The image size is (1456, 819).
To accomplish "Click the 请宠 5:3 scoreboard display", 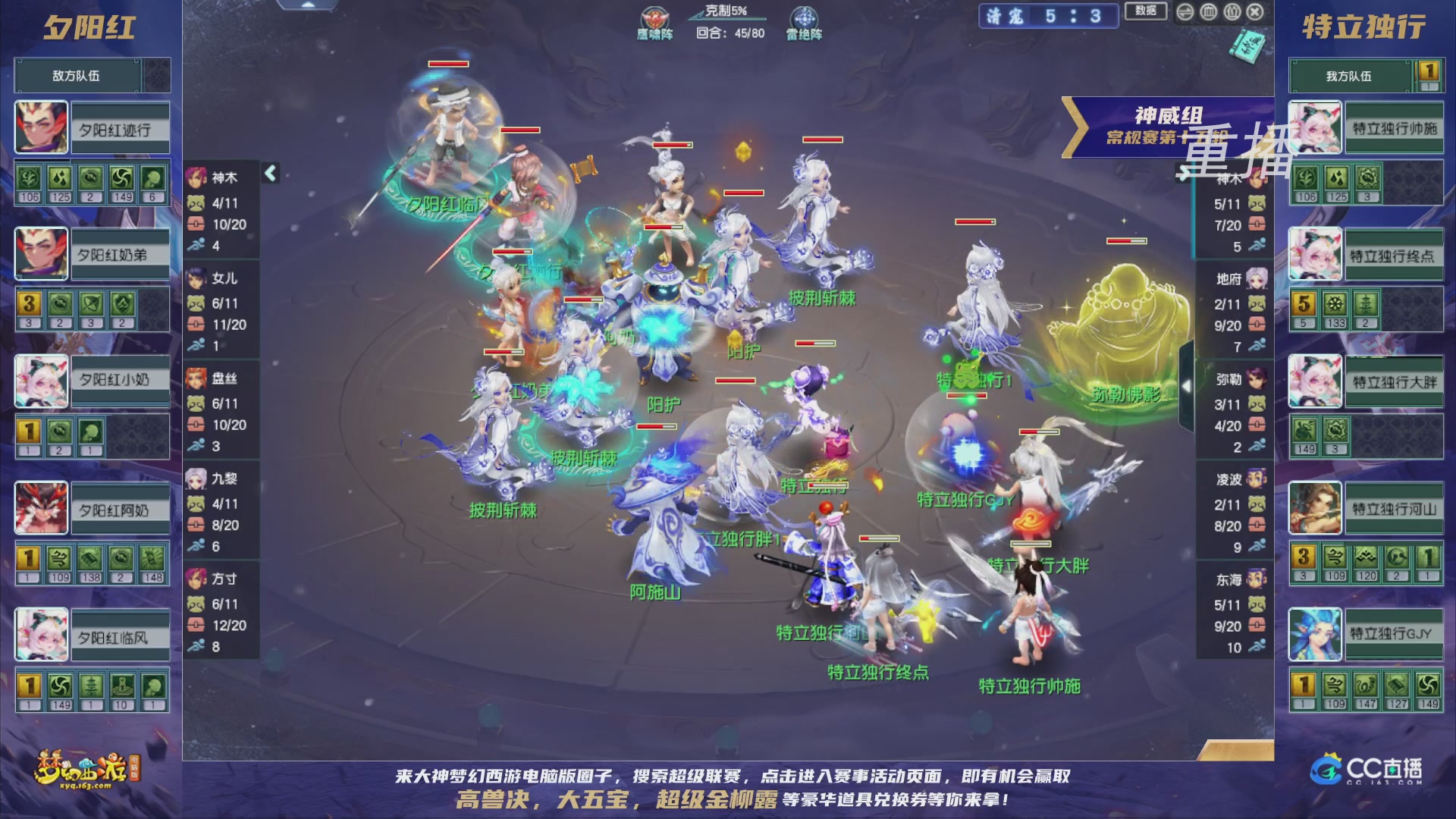I will [1050, 17].
